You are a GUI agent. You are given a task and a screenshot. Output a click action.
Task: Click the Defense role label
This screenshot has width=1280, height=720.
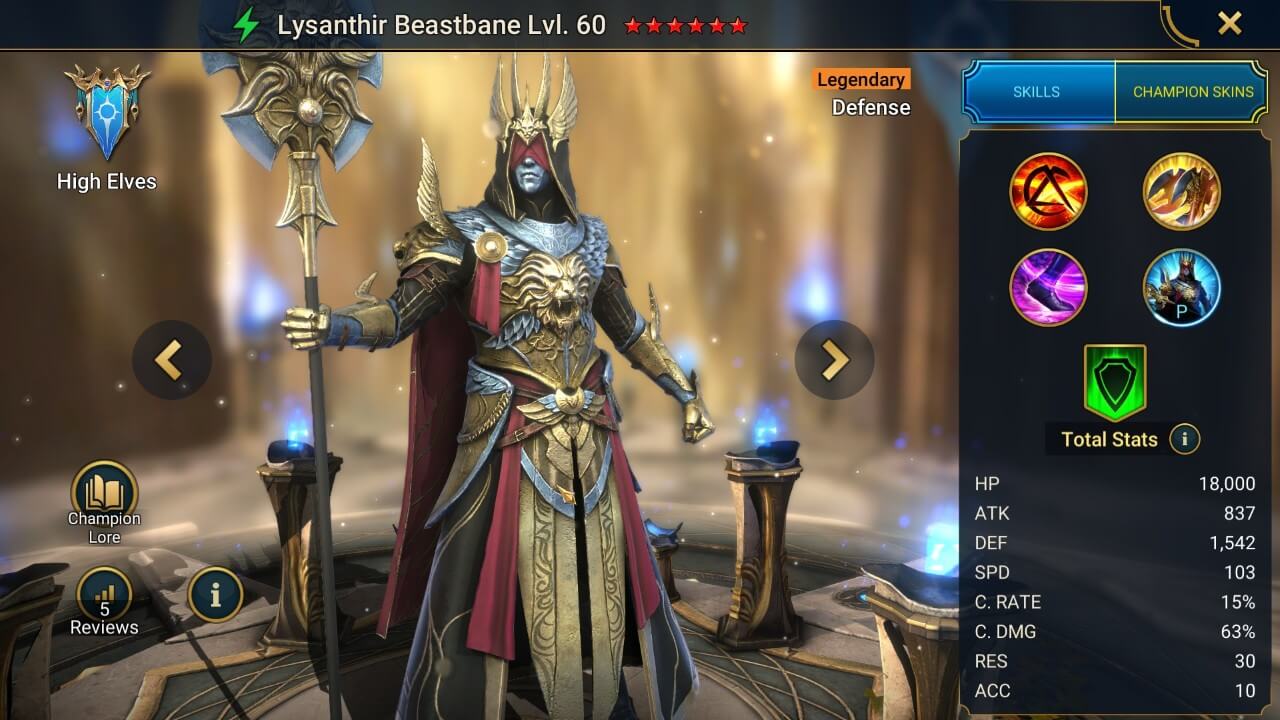tap(871, 107)
